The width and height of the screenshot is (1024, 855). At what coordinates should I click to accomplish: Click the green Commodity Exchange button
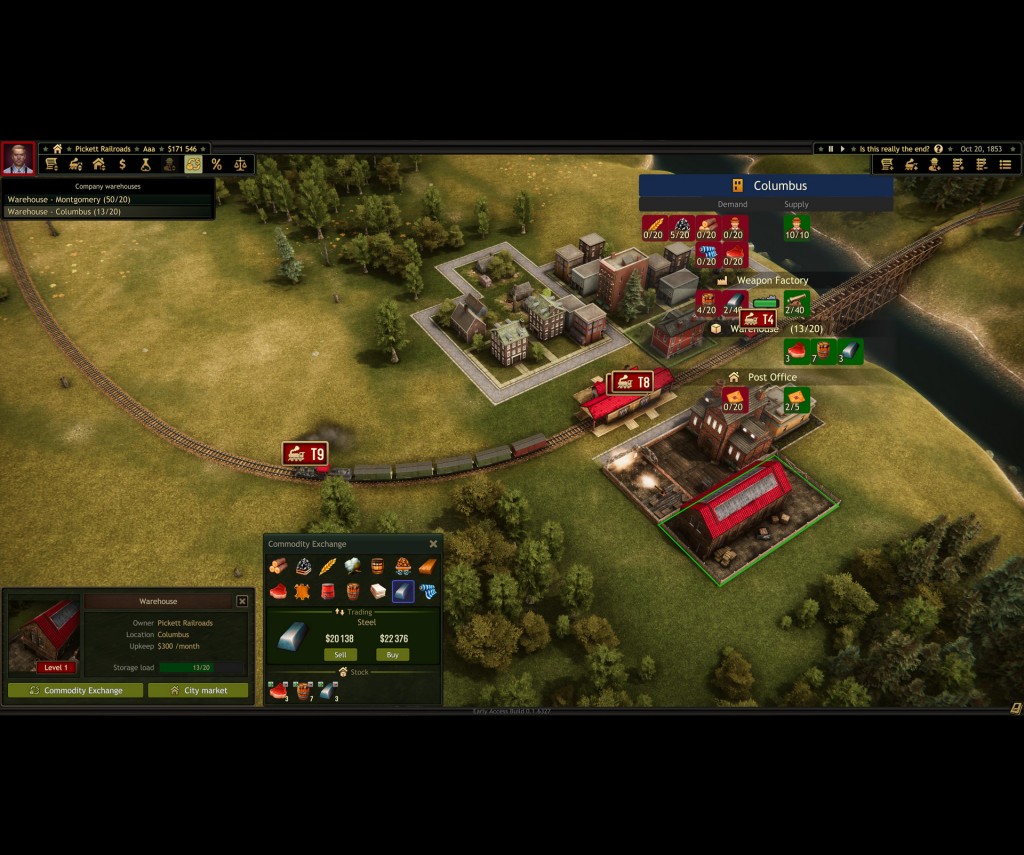[76, 690]
